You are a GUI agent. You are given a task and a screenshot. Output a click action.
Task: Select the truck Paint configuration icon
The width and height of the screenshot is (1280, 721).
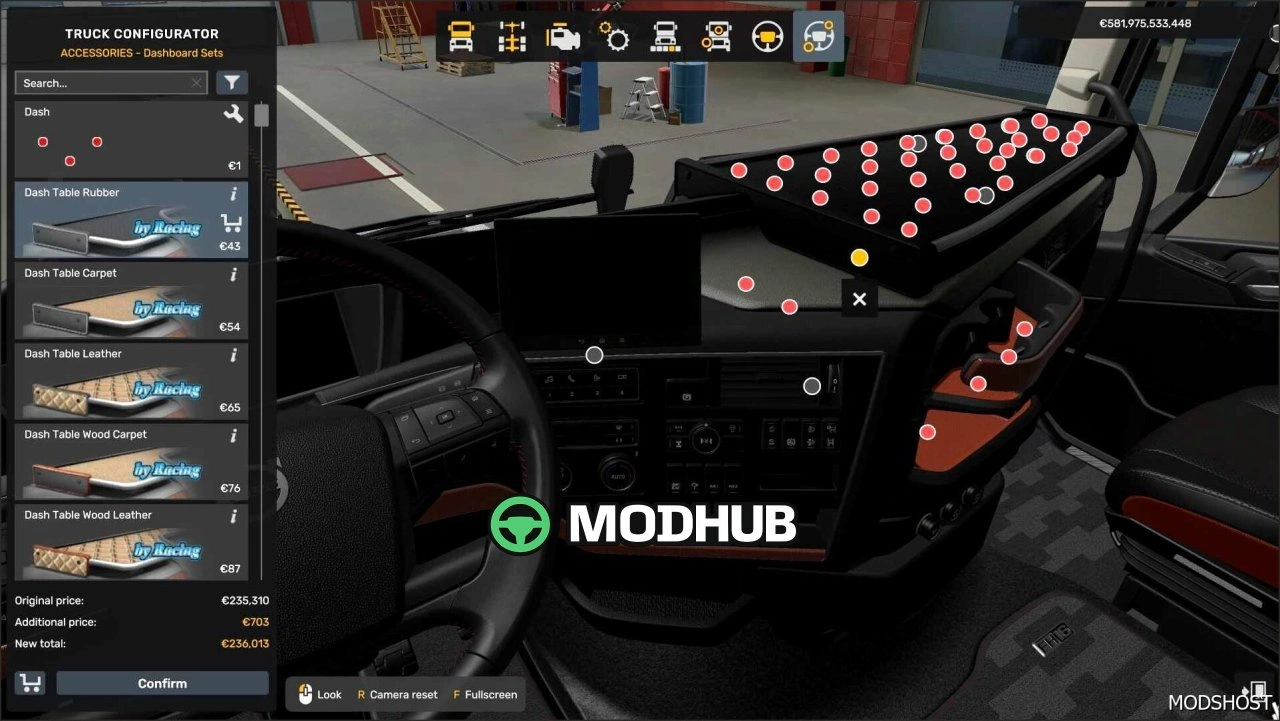tap(666, 37)
